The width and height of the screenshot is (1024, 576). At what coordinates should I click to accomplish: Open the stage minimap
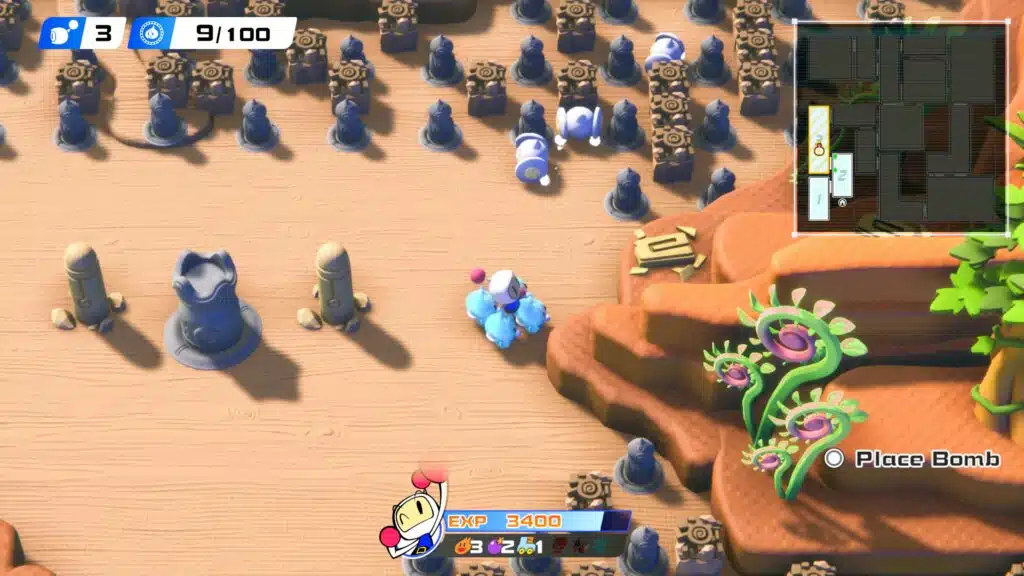tap(900, 128)
